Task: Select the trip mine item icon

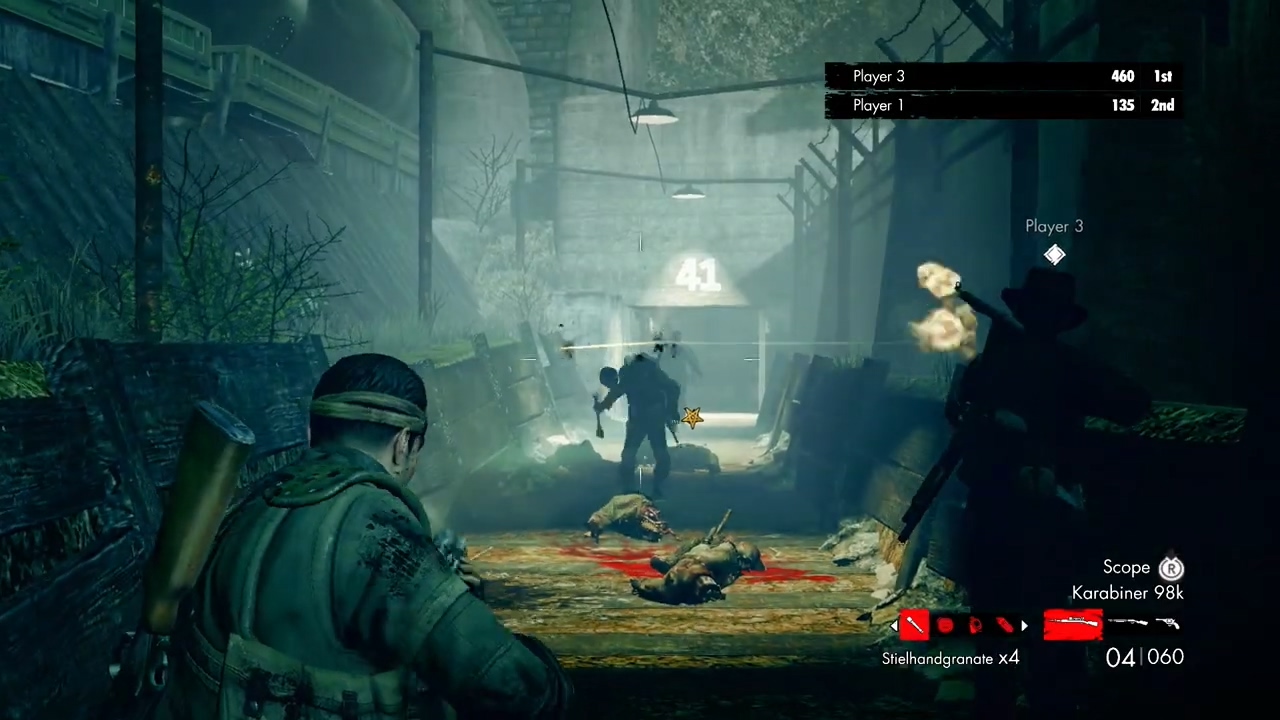Action: (975, 626)
